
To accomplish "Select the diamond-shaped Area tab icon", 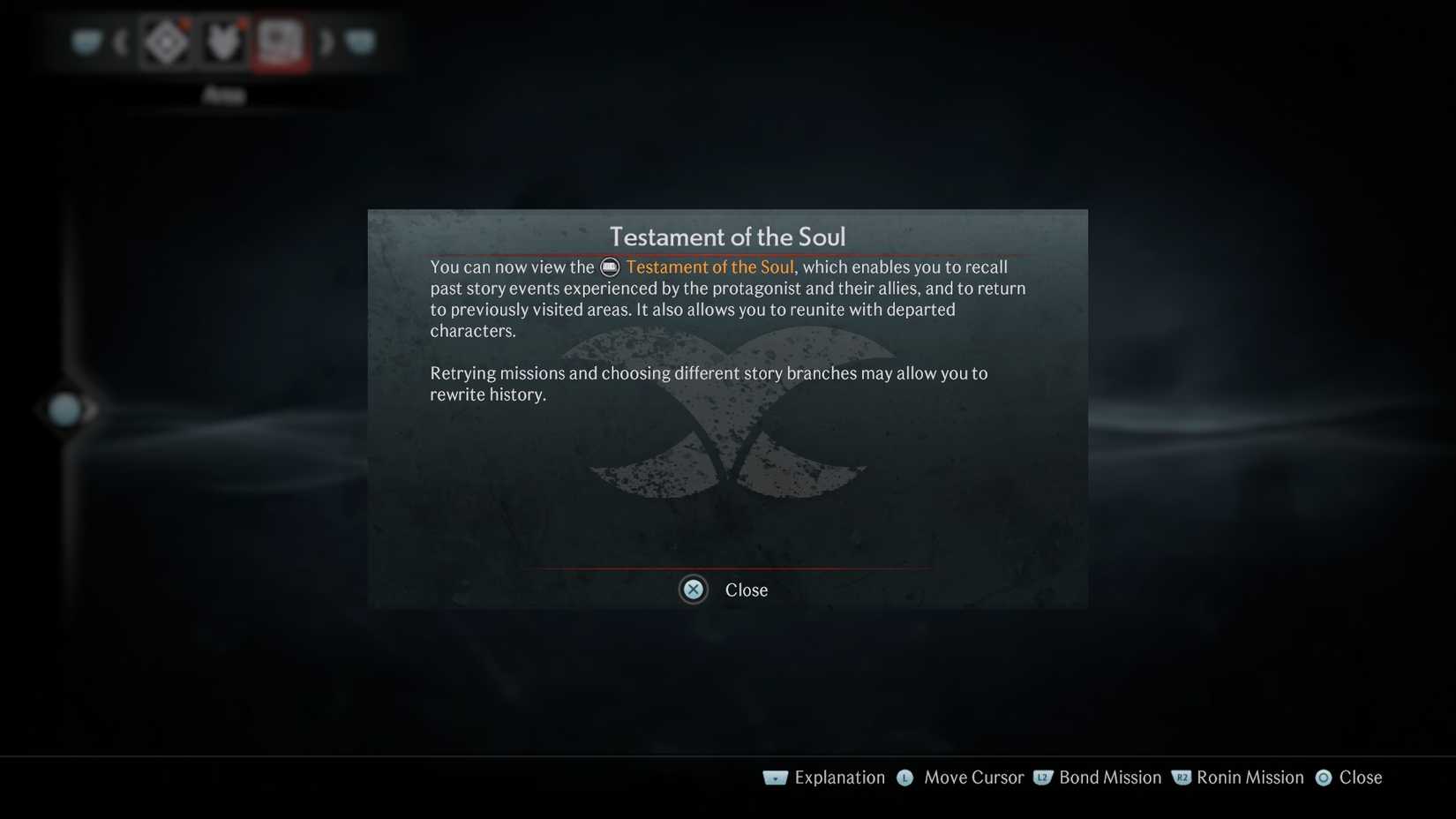I will (x=166, y=41).
